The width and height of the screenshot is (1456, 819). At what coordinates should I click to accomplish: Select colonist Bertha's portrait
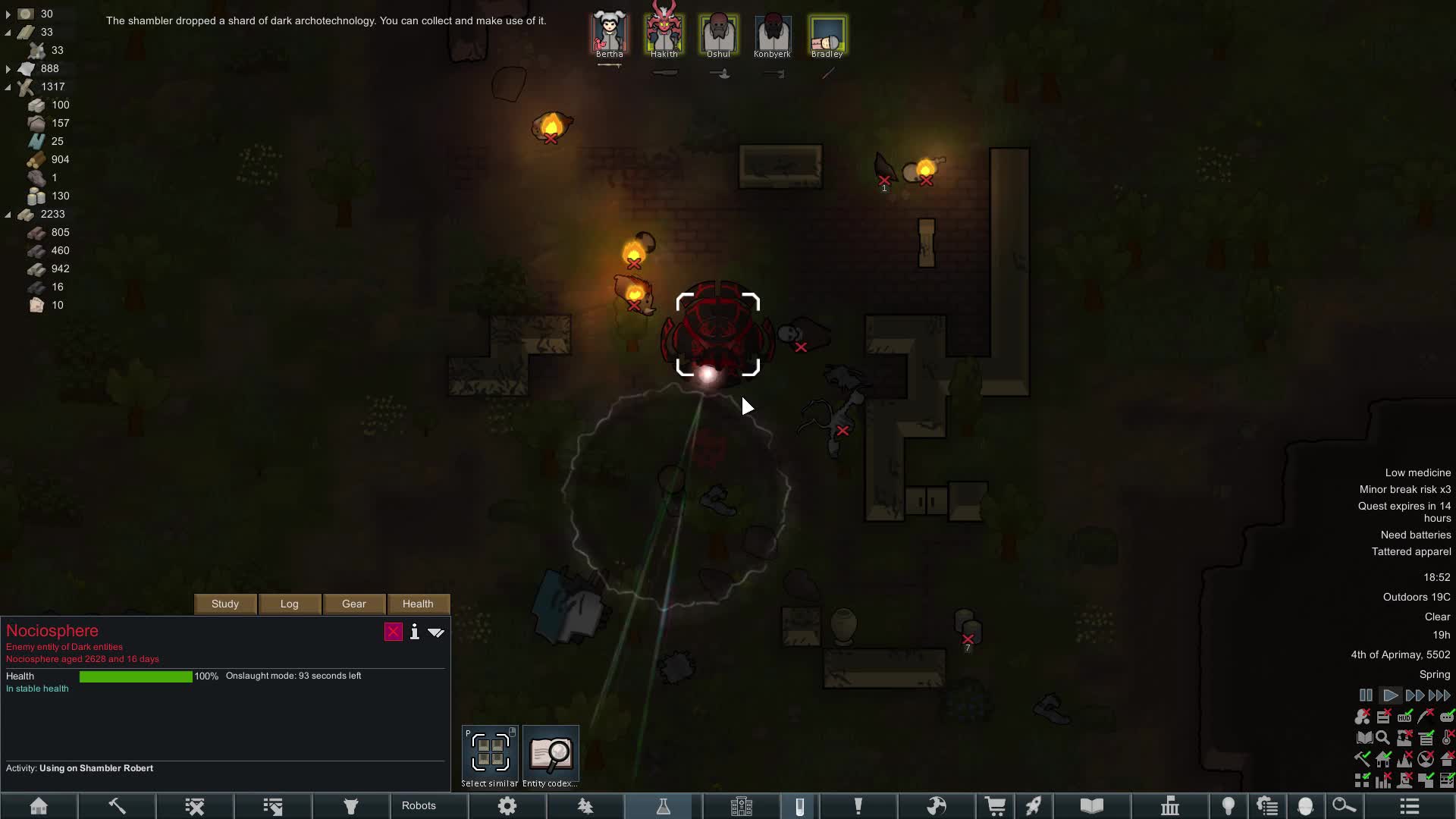tap(610, 34)
